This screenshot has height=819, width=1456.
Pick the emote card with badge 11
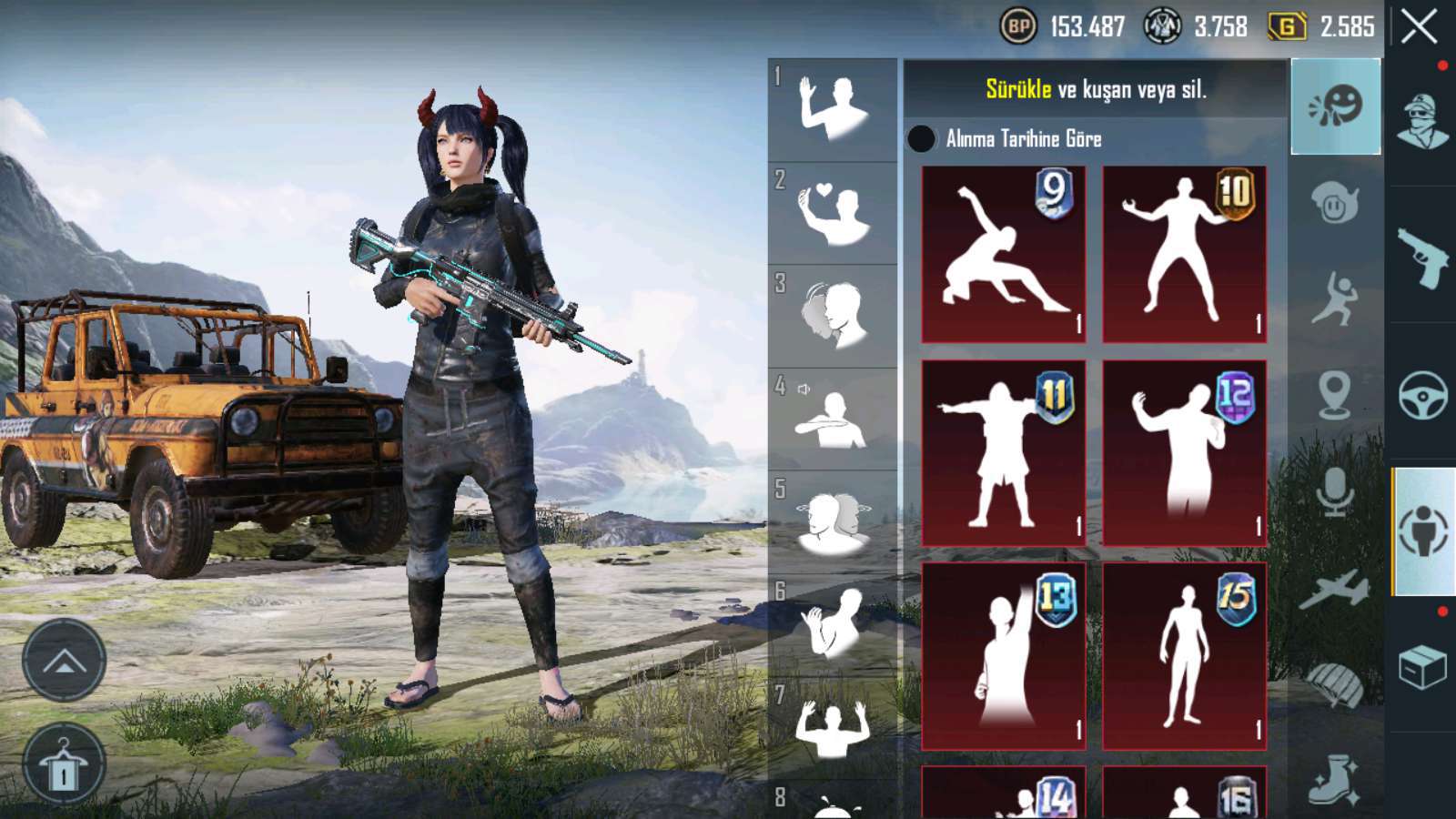1003,453
